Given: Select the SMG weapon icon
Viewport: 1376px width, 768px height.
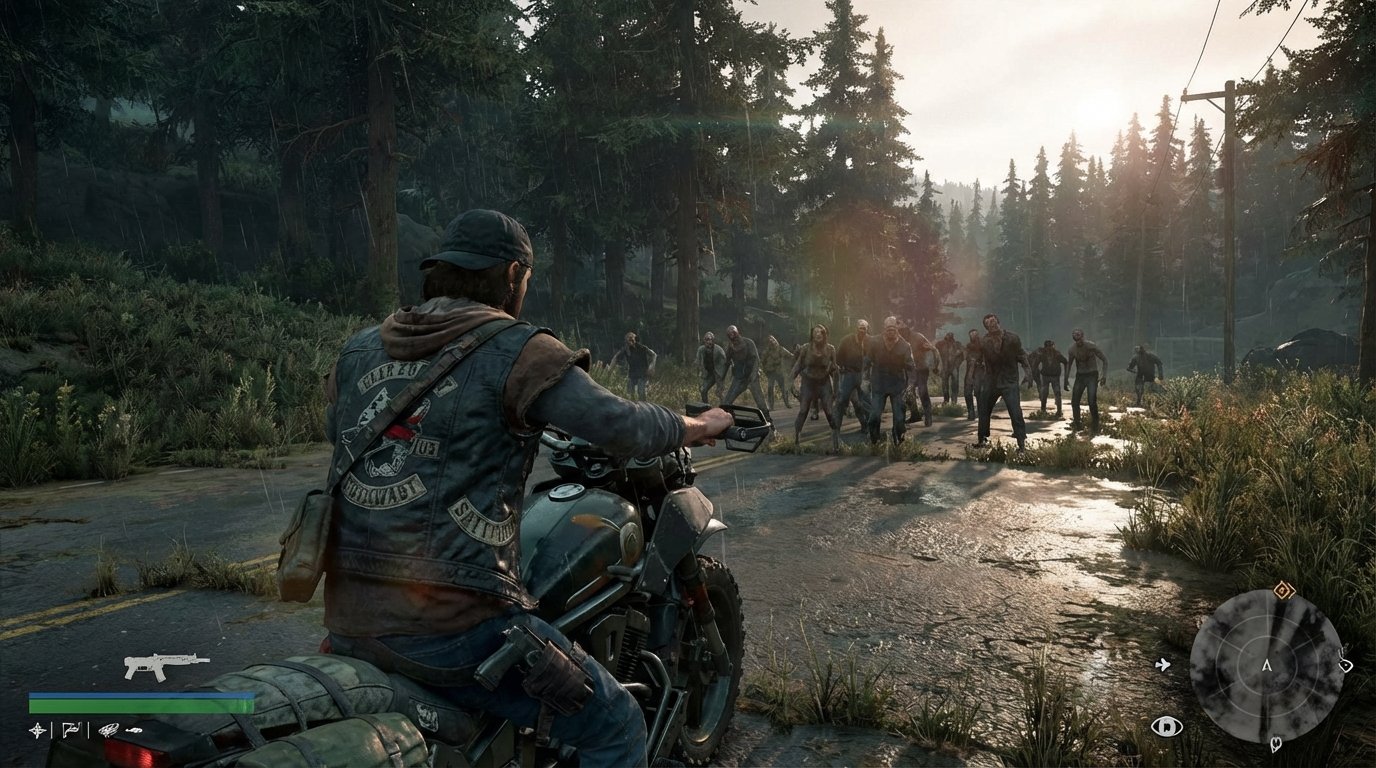Looking at the screenshot, I should [163, 665].
